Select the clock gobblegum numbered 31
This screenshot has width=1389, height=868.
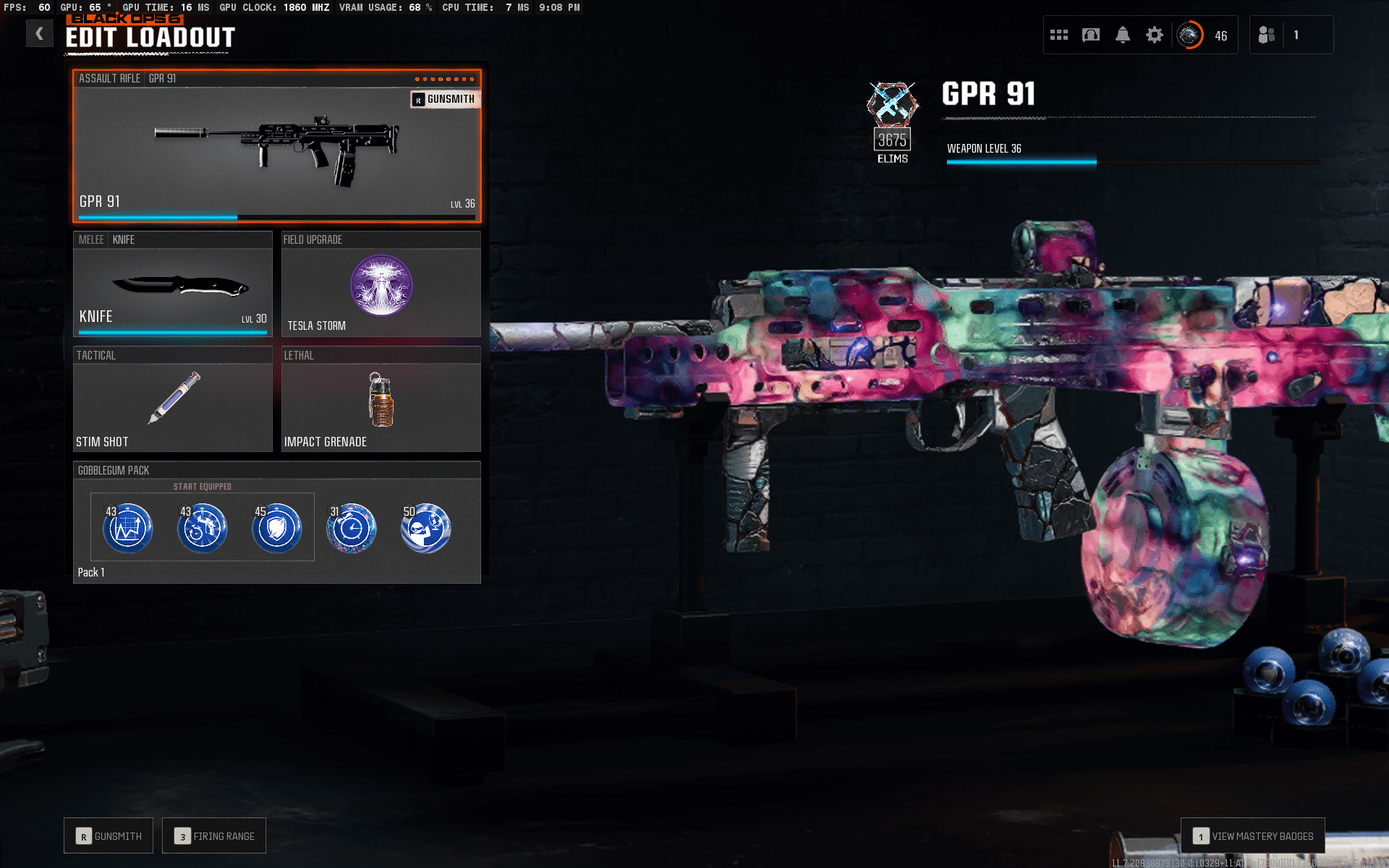(352, 528)
